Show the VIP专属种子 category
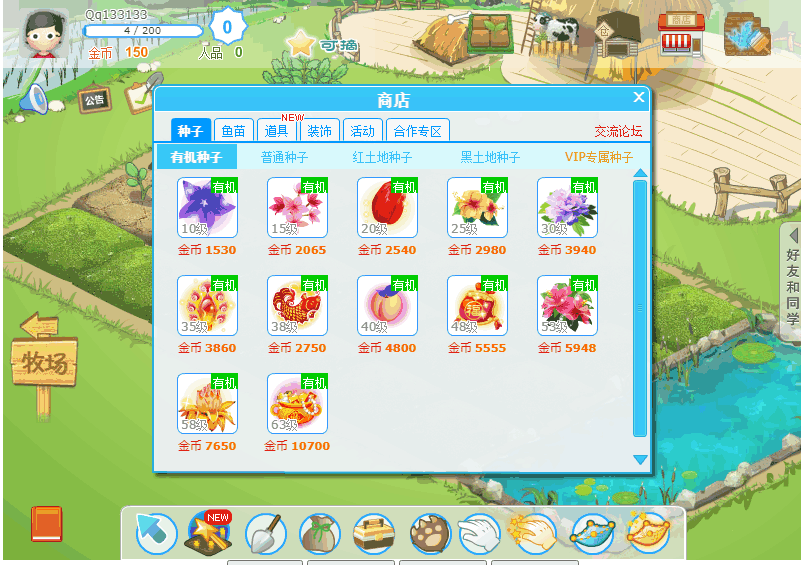This screenshot has height=565, width=801. [x=599, y=157]
